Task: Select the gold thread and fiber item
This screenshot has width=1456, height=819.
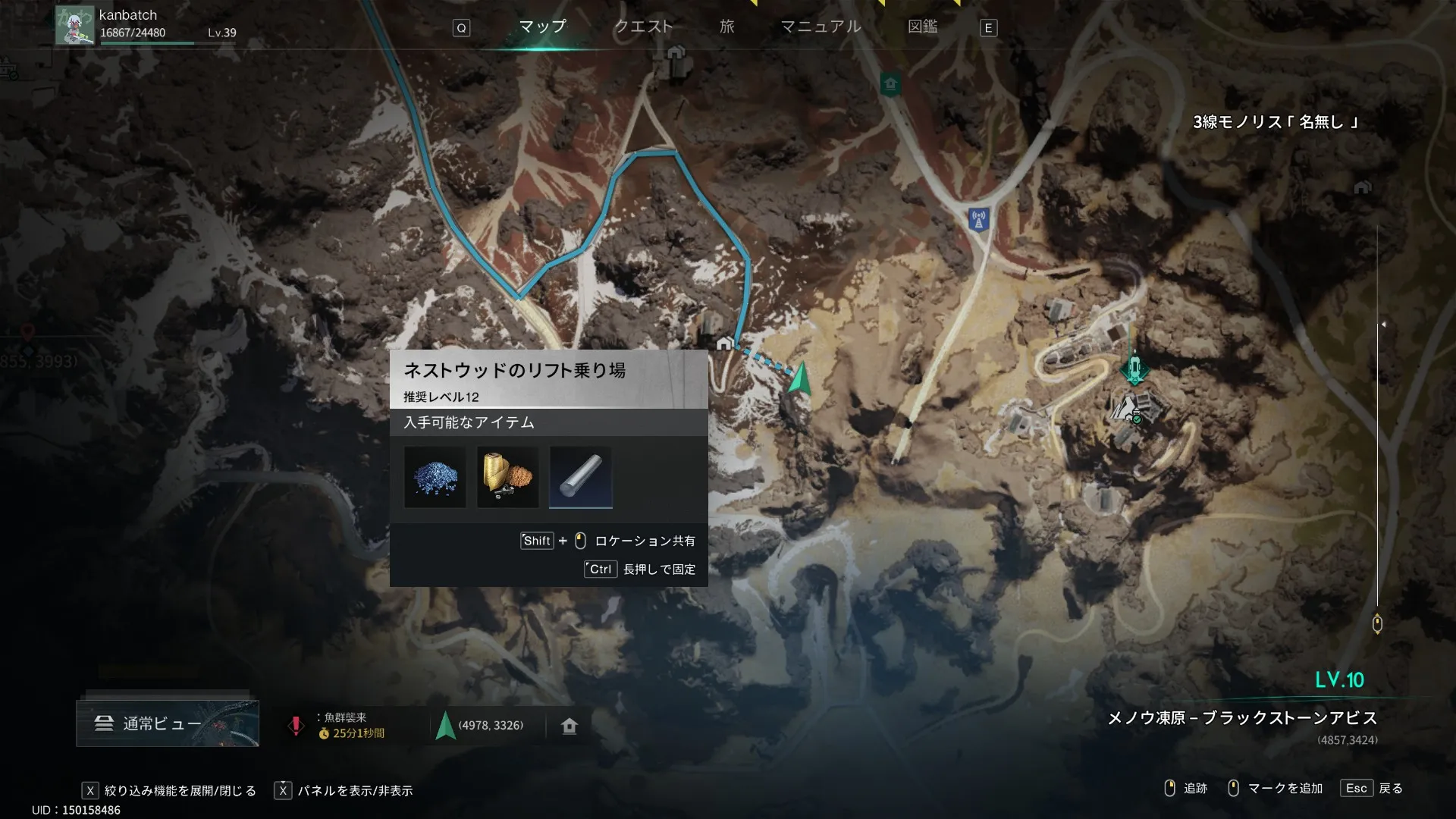Action: pyautogui.click(x=507, y=477)
